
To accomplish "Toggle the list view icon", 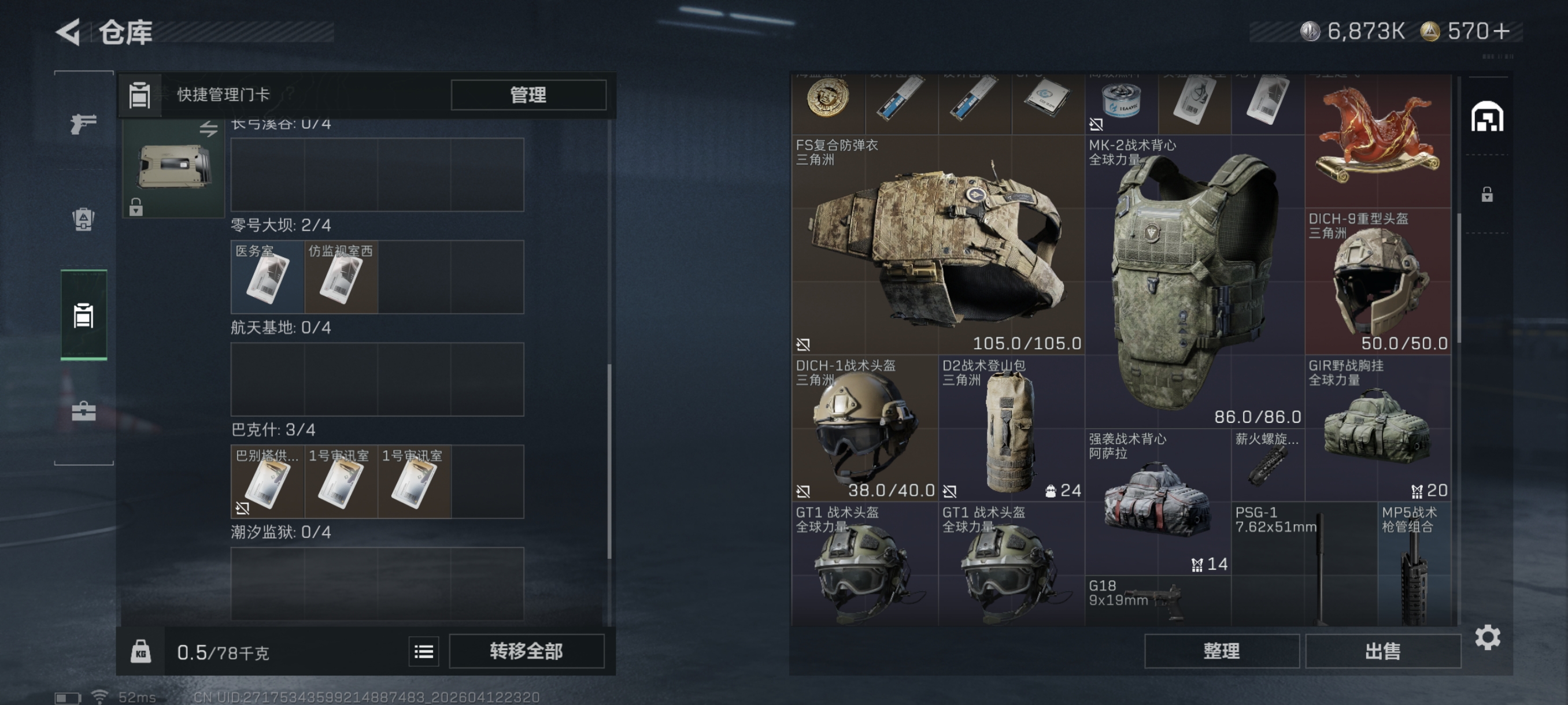I will [424, 652].
